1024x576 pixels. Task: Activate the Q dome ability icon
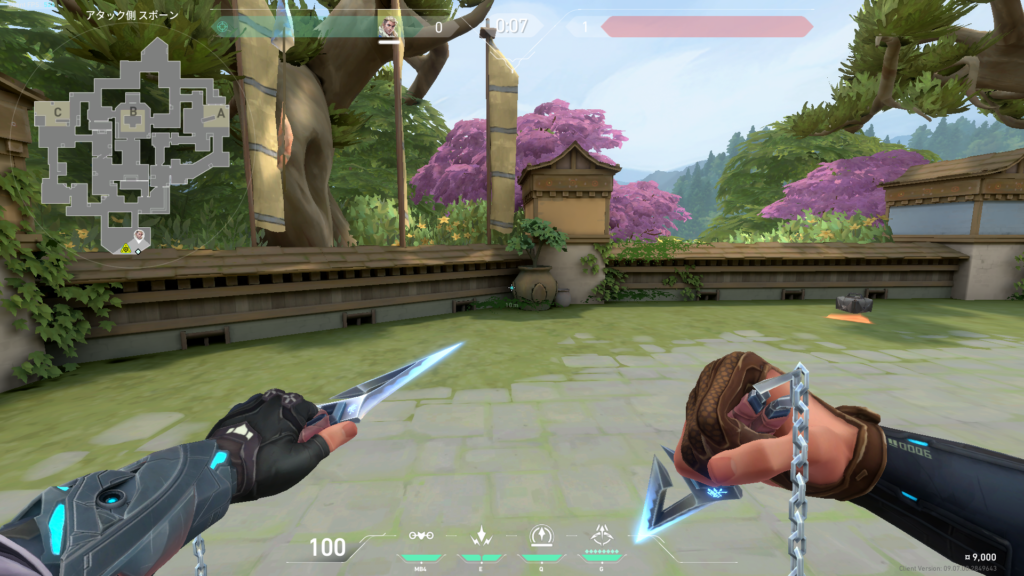[x=541, y=536]
